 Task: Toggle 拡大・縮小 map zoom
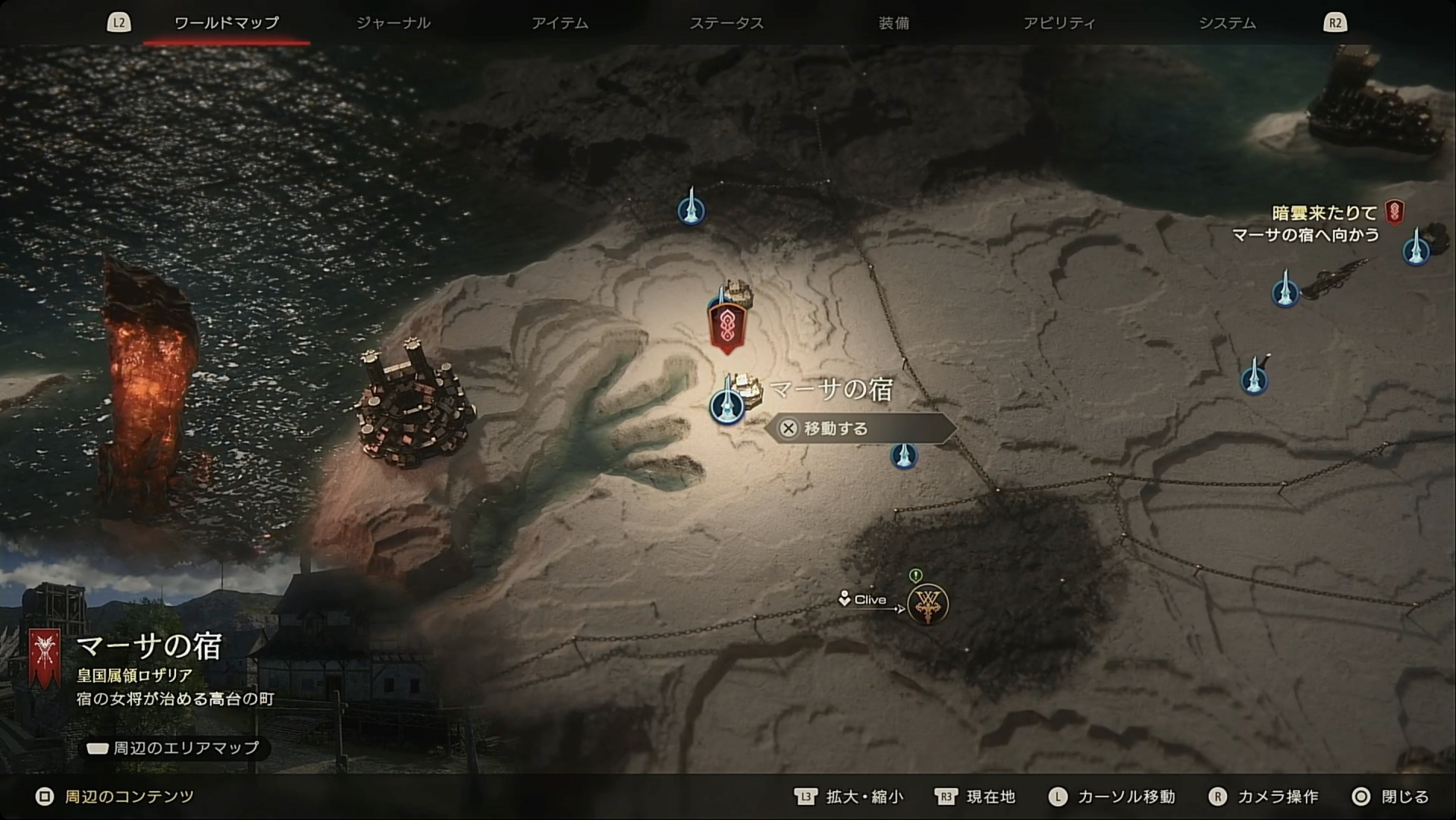tap(849, 796)
